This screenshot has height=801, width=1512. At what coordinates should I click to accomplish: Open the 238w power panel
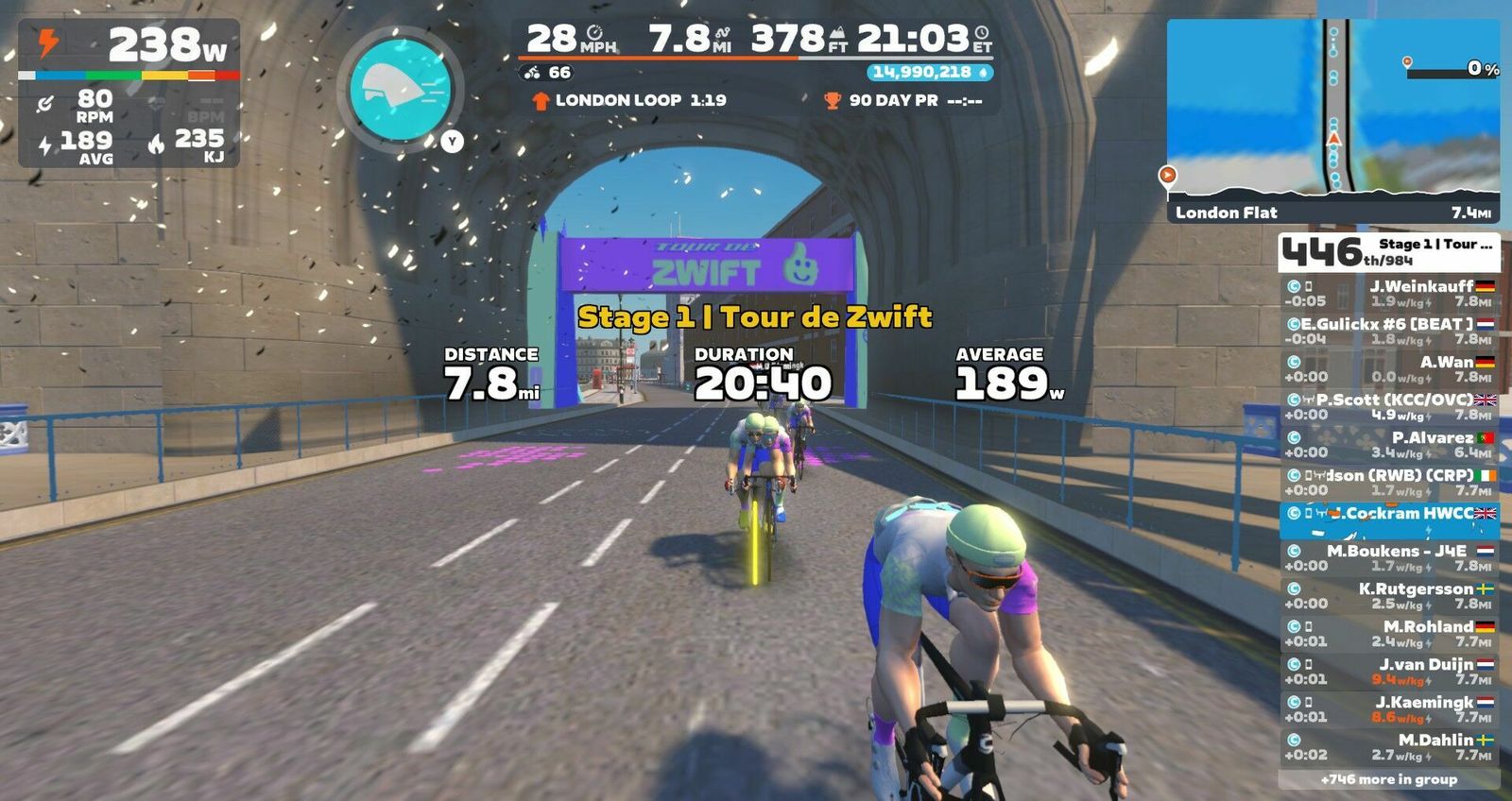[129, 93]
